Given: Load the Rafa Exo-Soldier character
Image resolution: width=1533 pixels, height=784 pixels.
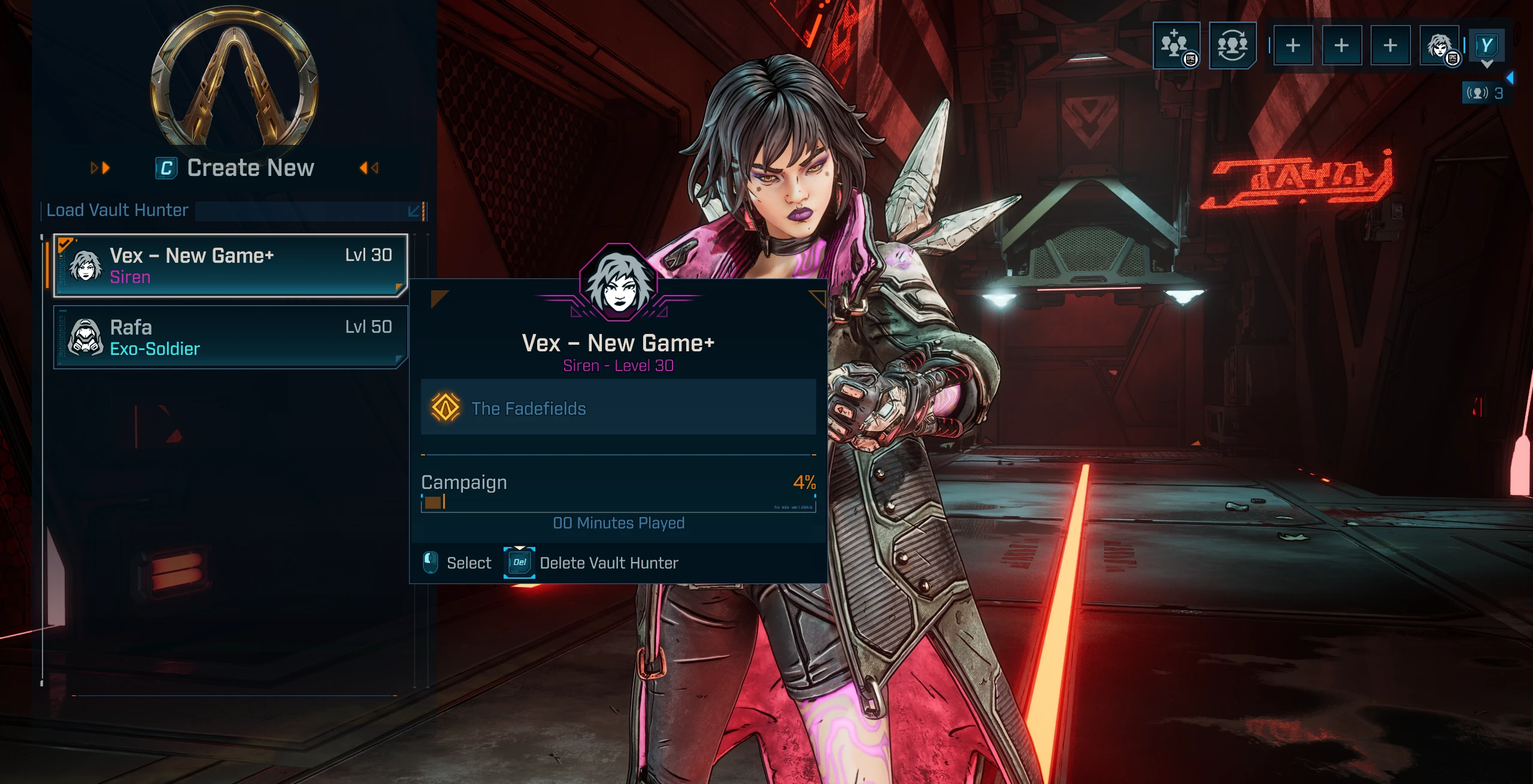Looking at the screenshot, I should [x=231, y=338].
